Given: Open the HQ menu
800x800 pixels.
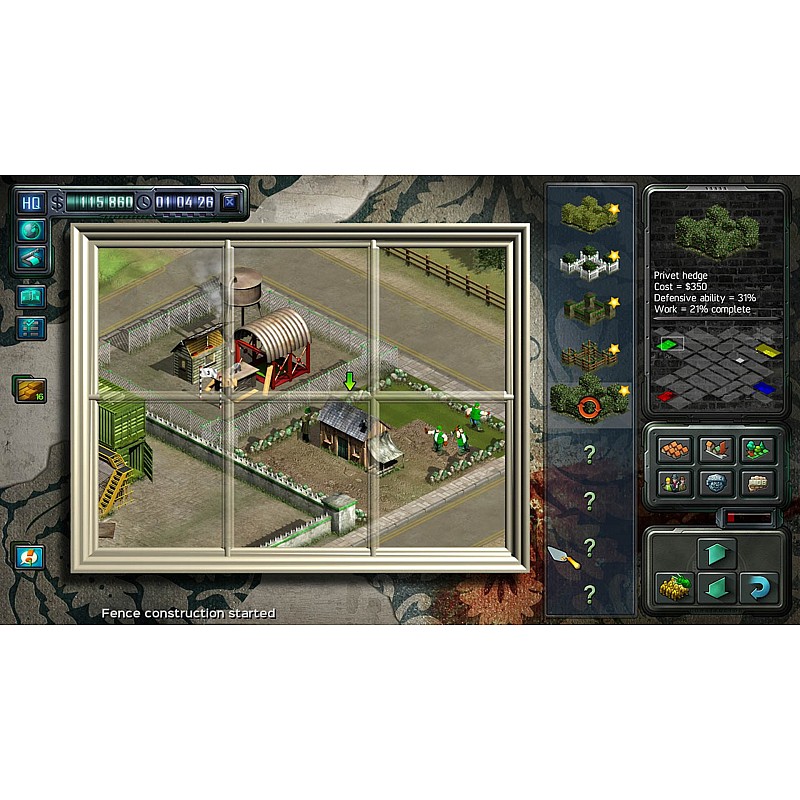Looking at the screenshot, I should (x=31, y=202).
